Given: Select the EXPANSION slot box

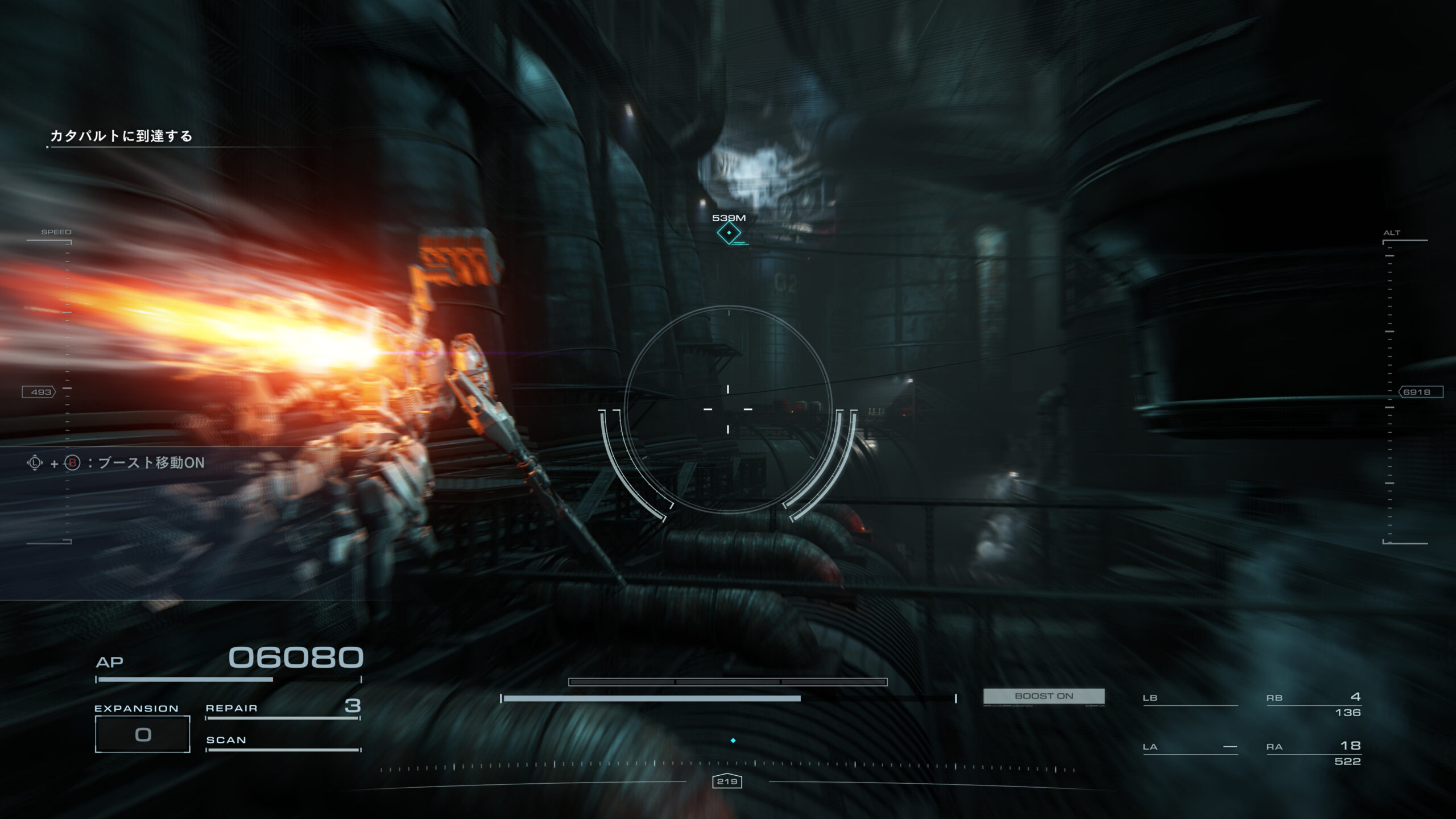Looking at the screenshot, I should tap(142, 734).
